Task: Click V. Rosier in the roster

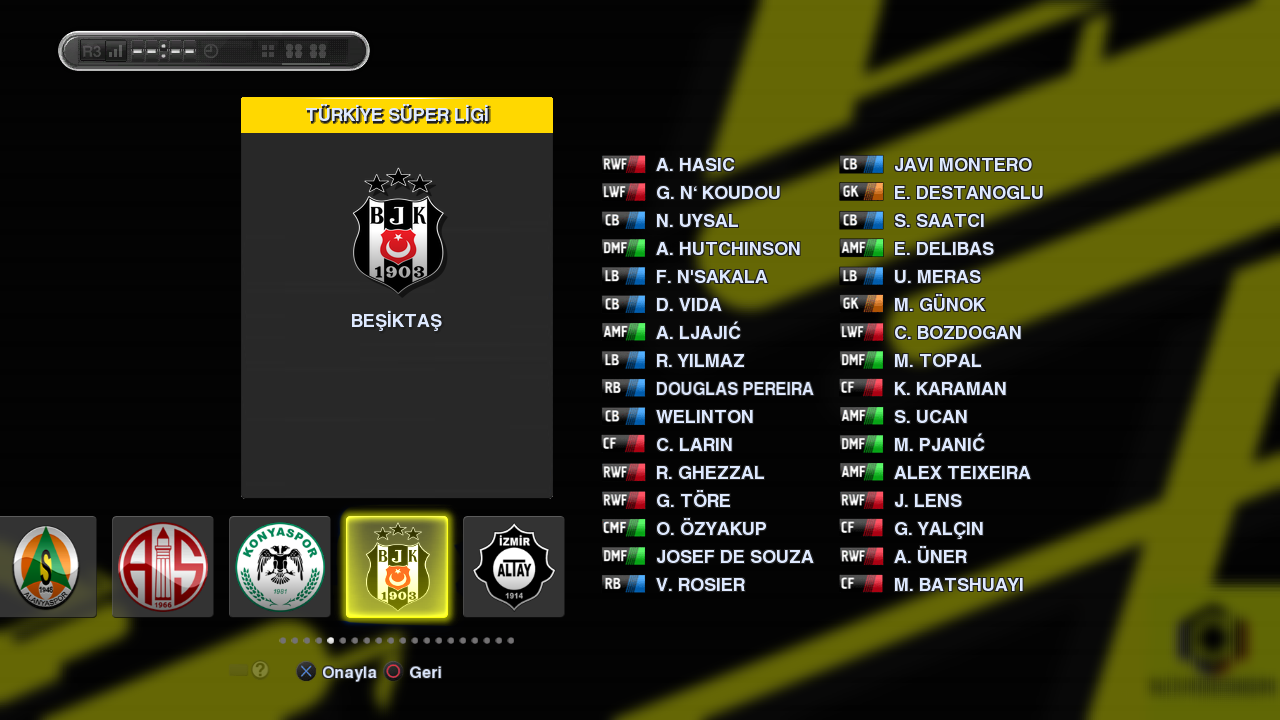Action: [700, 585]
